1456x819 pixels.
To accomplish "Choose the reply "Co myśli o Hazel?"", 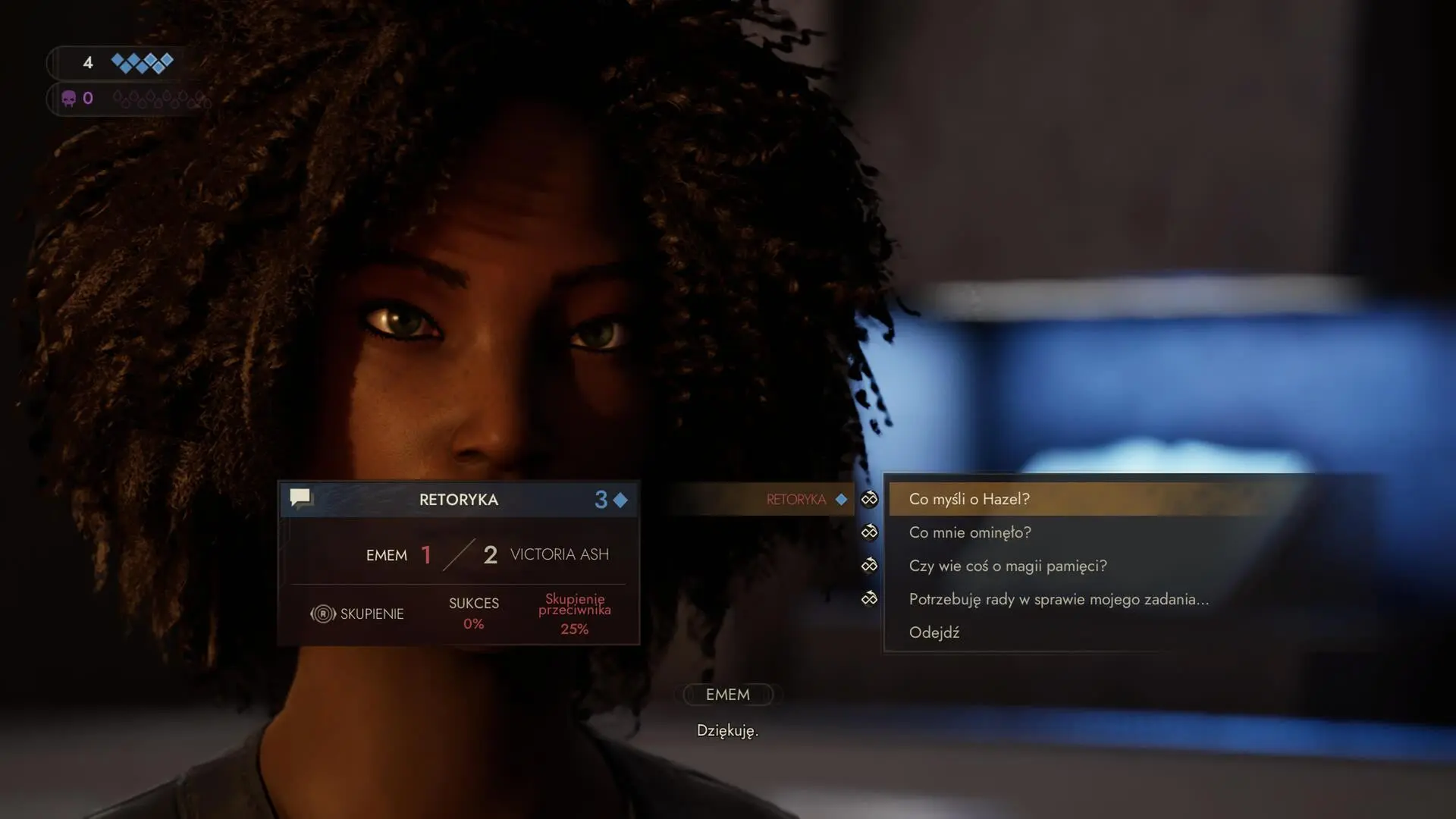I will point(968,499).
